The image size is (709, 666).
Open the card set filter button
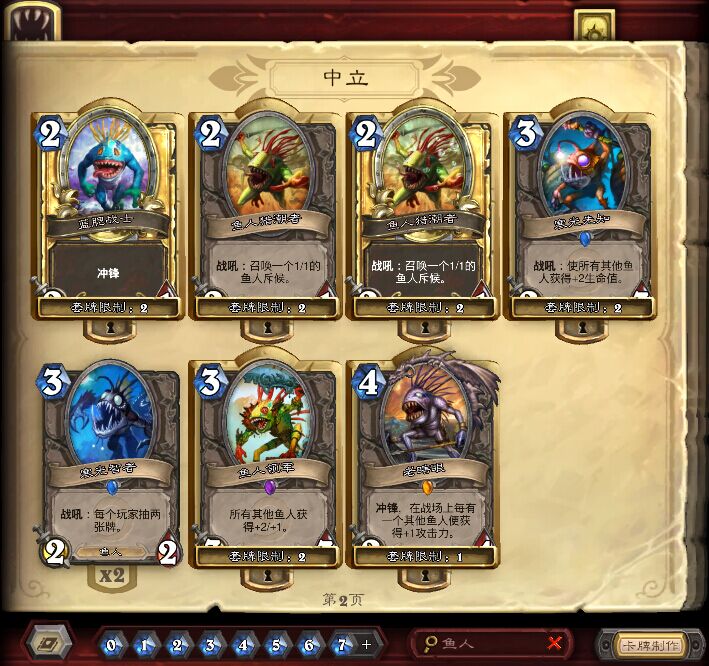(48, 643)
